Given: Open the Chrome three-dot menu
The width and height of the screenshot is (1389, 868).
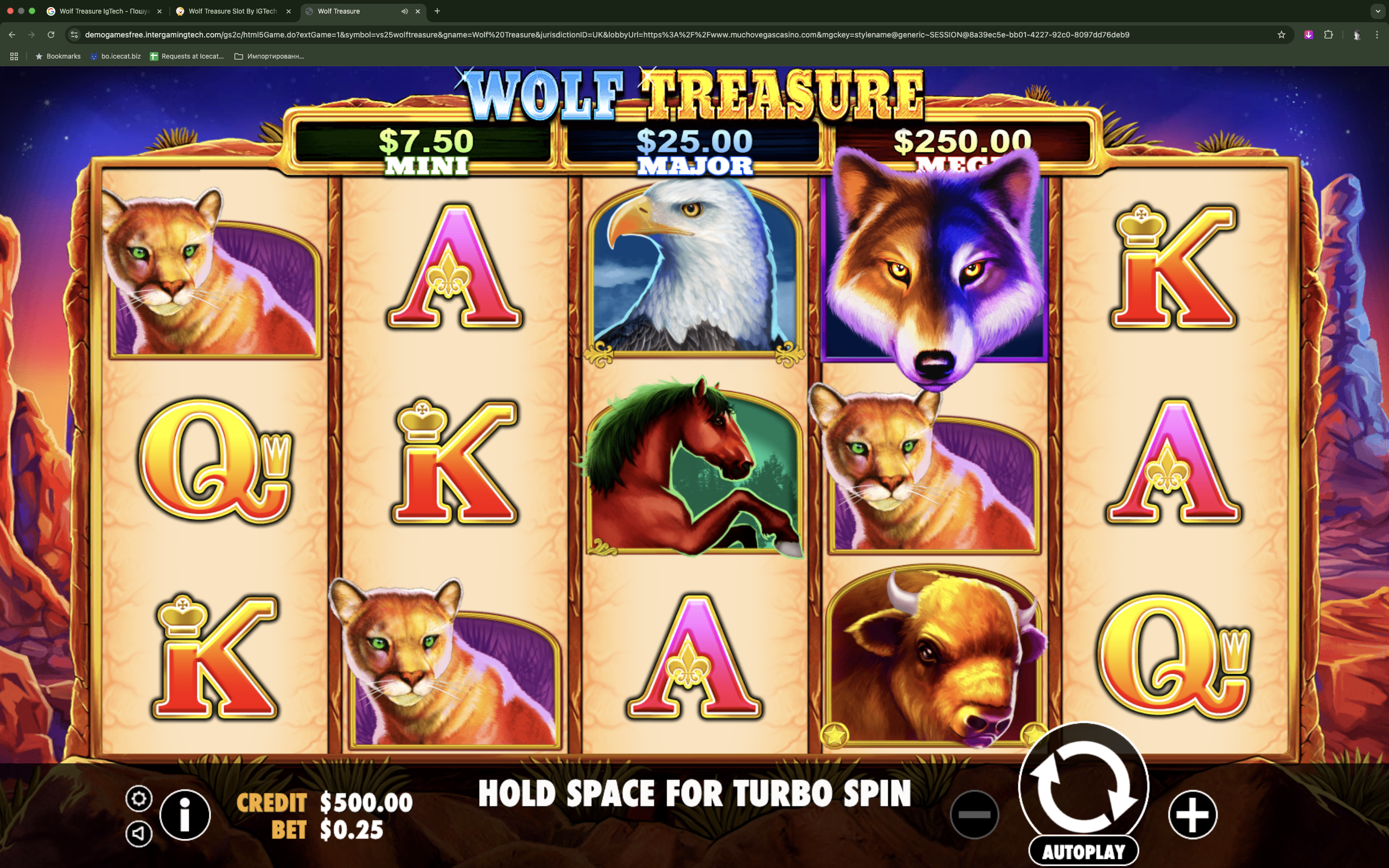Looking at the screenshot, I should [x=1377, y=34].
